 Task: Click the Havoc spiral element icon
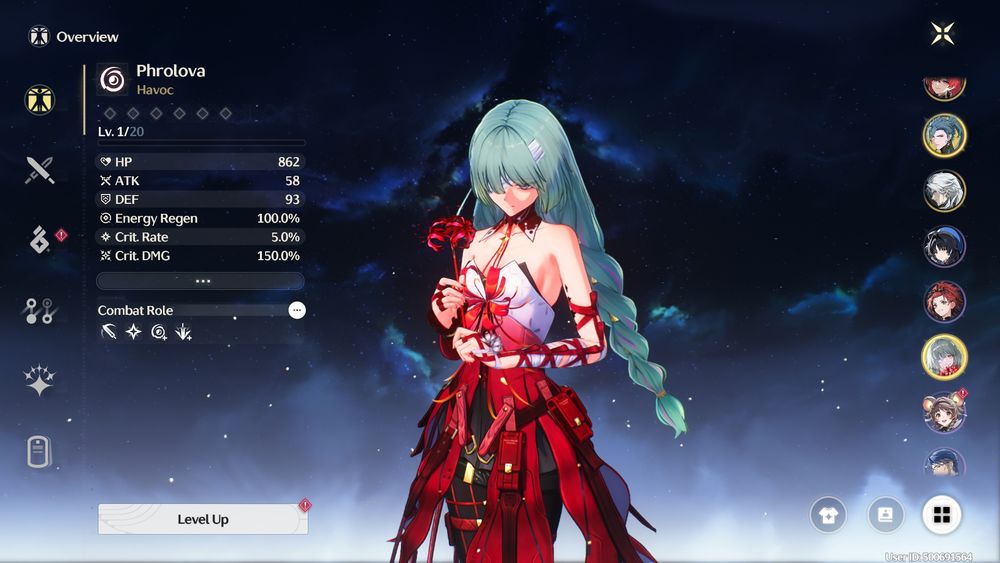[113, 79]
